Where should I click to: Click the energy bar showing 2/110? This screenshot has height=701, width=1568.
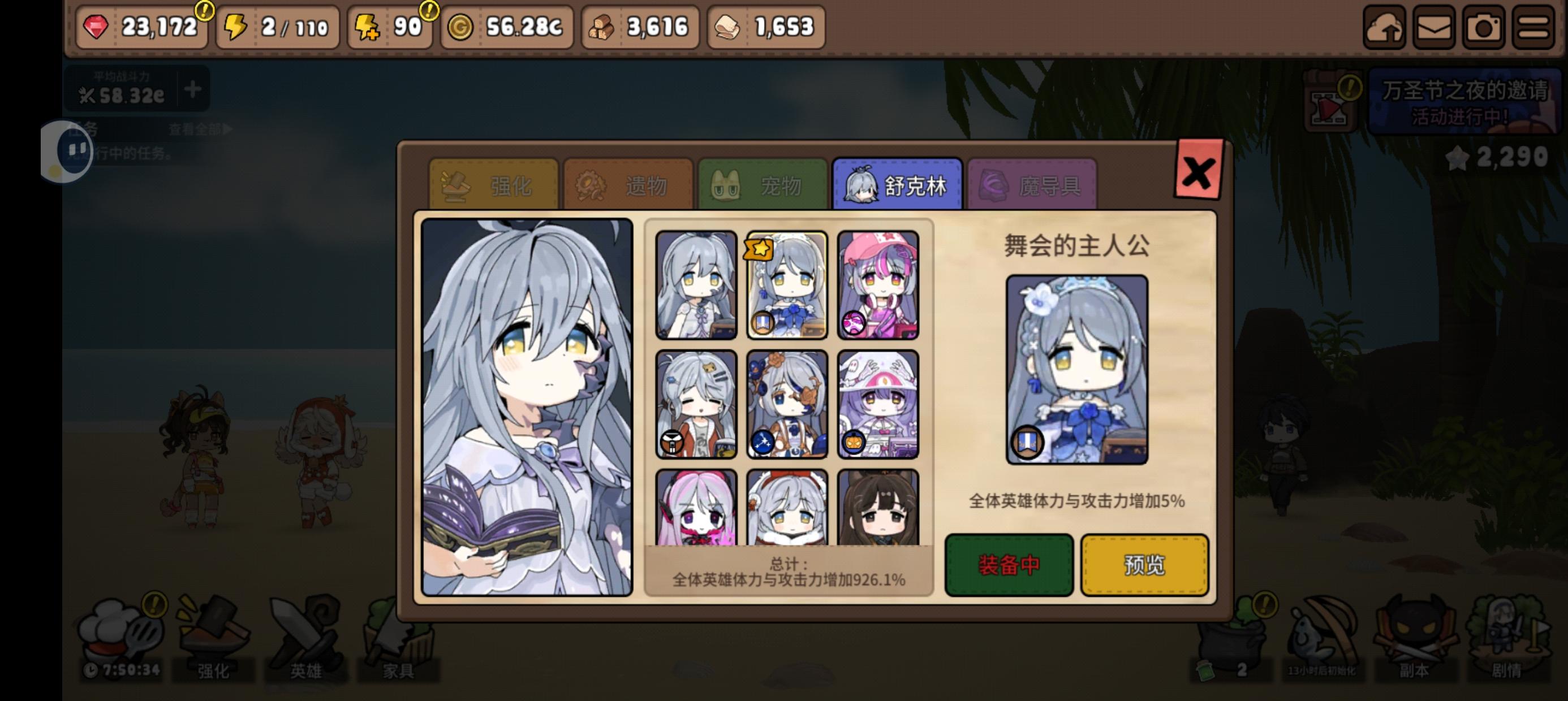click(x=277, y=27)
